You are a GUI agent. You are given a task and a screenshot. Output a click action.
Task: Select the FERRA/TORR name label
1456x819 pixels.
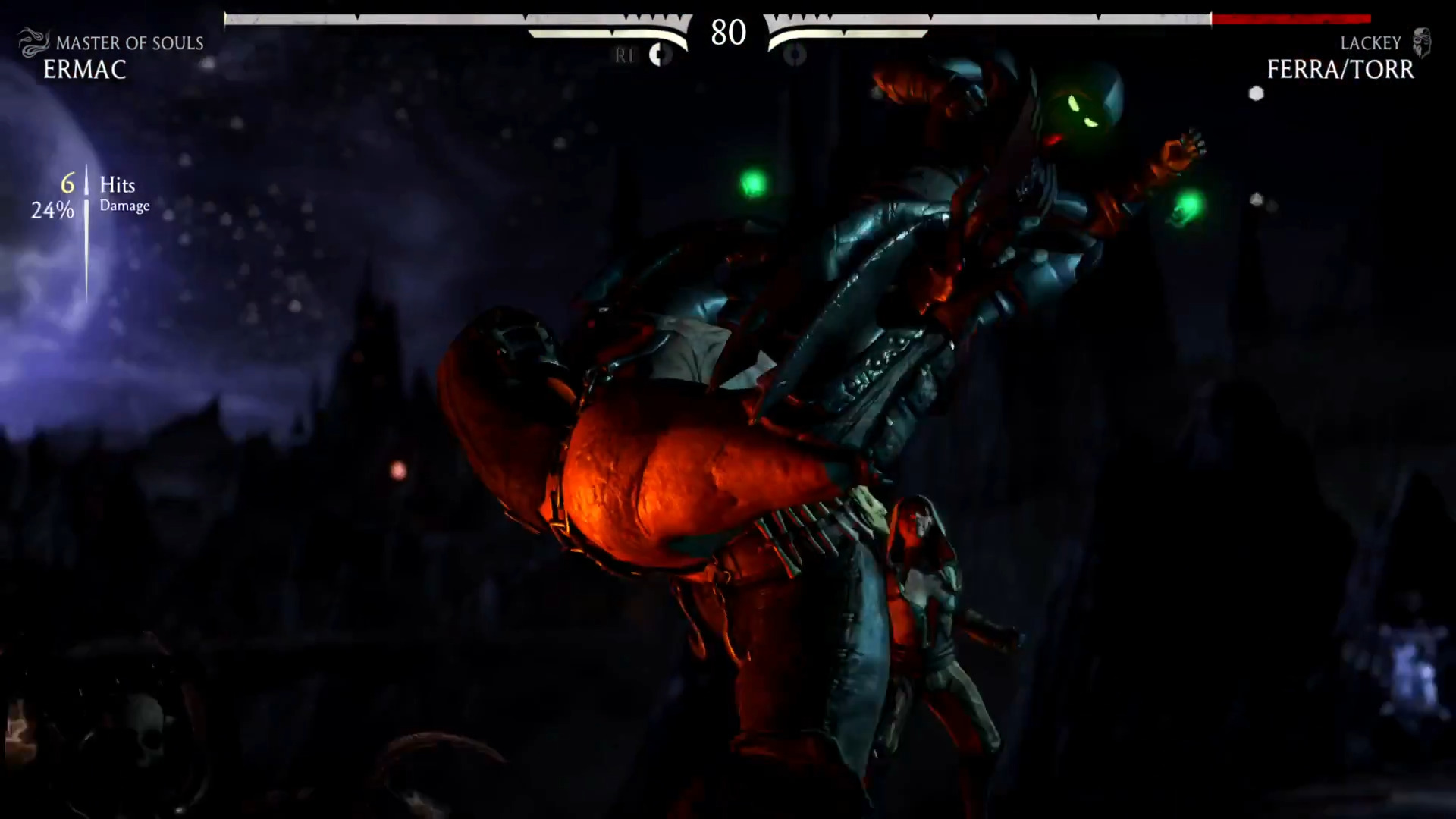[1339, 71]
